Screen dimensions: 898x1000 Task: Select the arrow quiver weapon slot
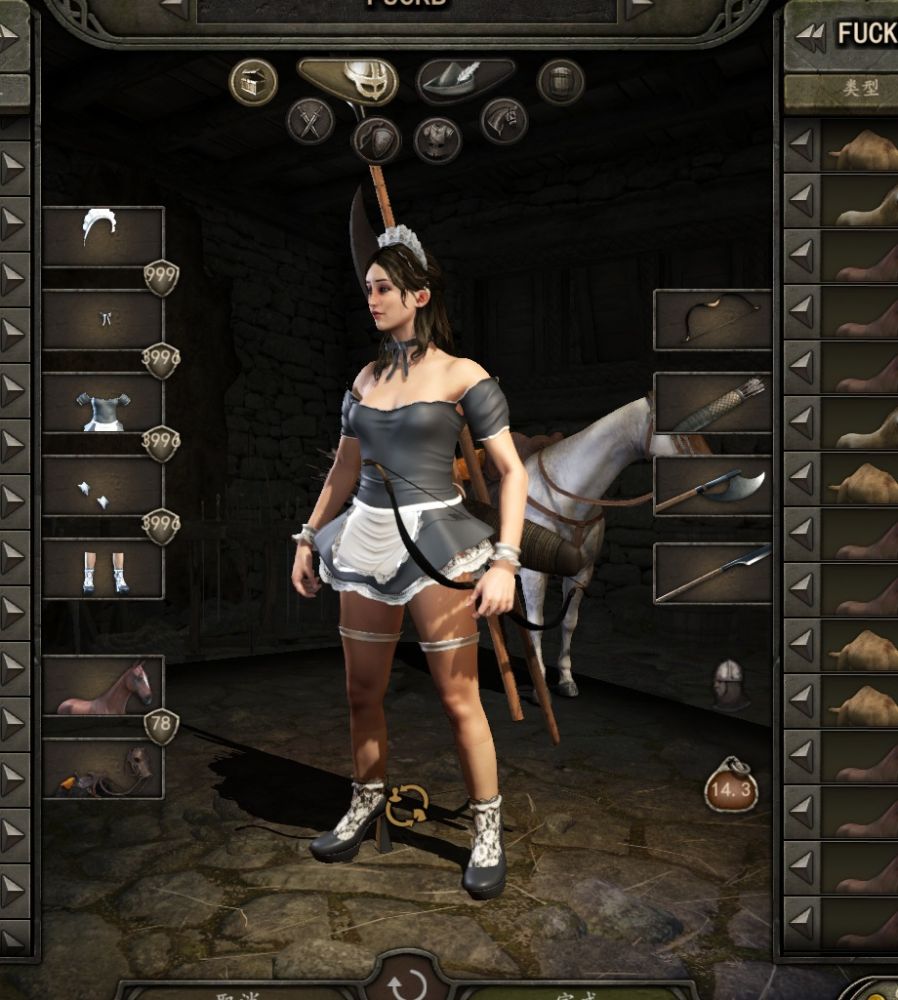point(712,403)
